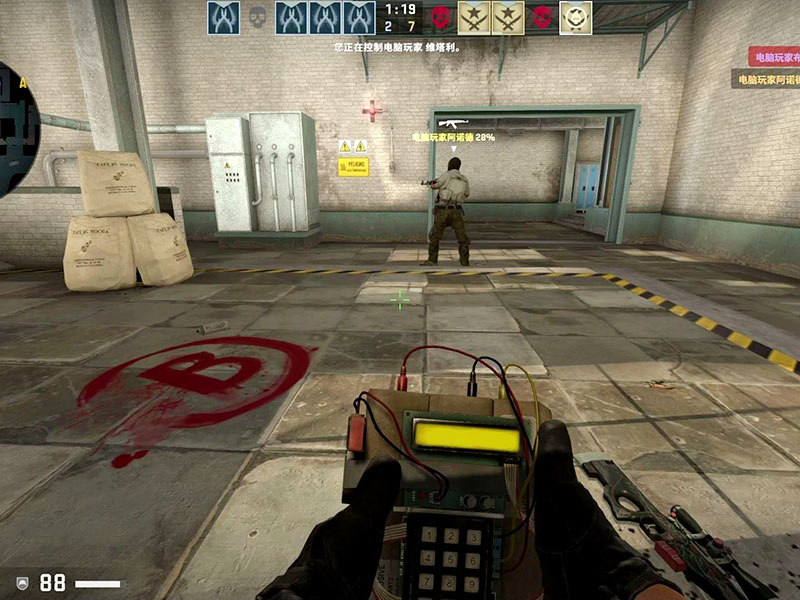
Task: Select the round-emblem terrorist avatar
Action: tap(575, 18)
